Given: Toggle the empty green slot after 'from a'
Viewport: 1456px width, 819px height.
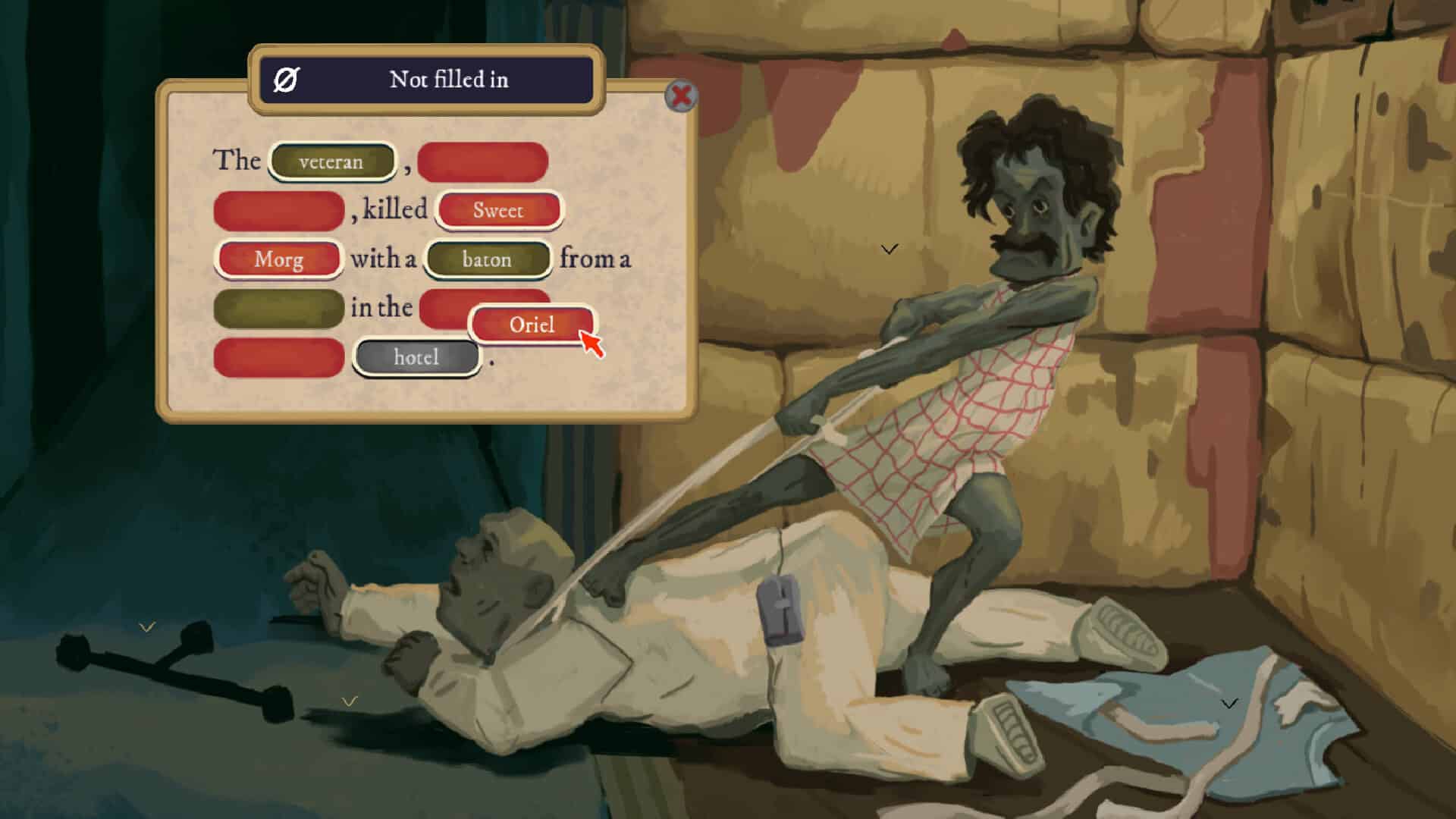Looking at the screenshot, I should tap(278, 308).
